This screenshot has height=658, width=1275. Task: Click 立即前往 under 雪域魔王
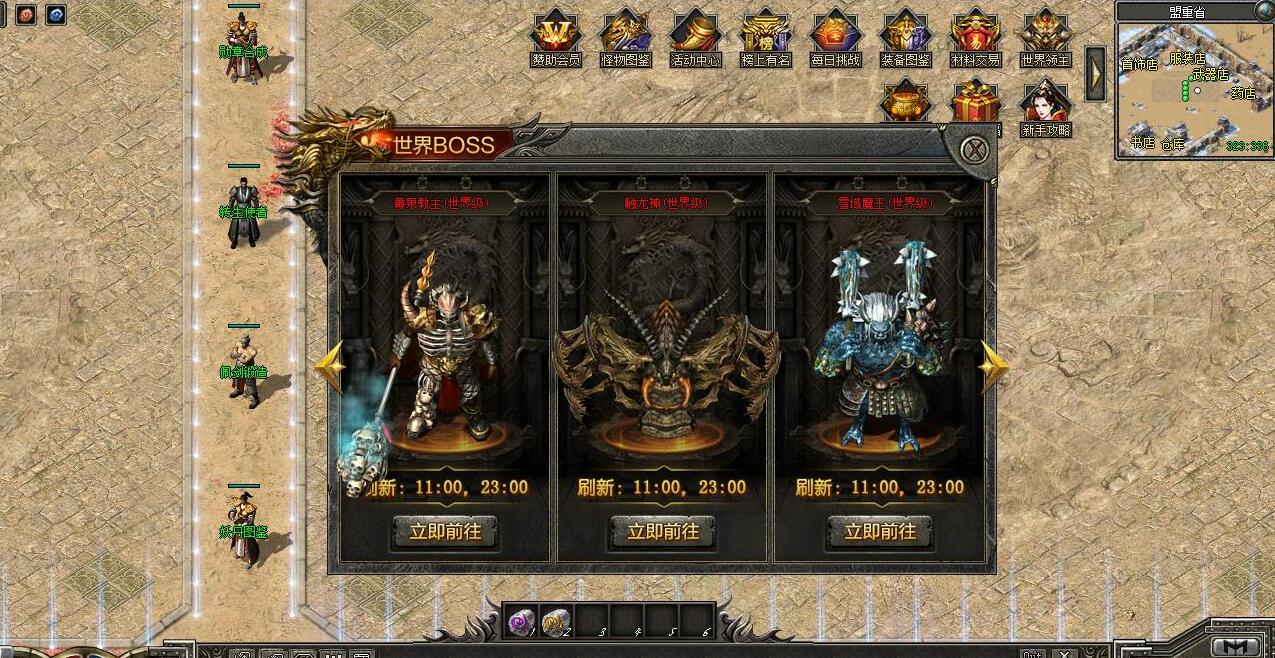pos(880,531)
